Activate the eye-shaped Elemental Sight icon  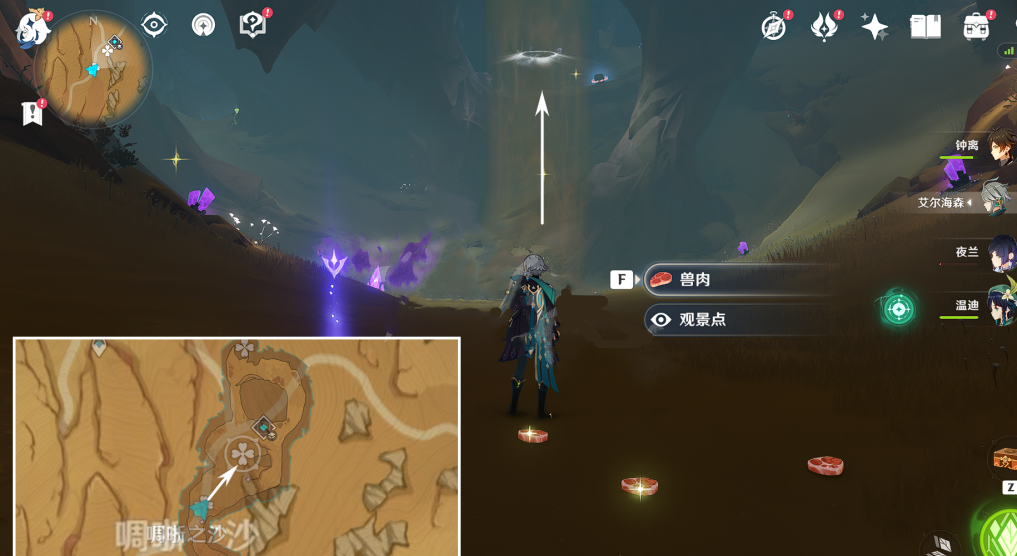(x=154, y=25)
